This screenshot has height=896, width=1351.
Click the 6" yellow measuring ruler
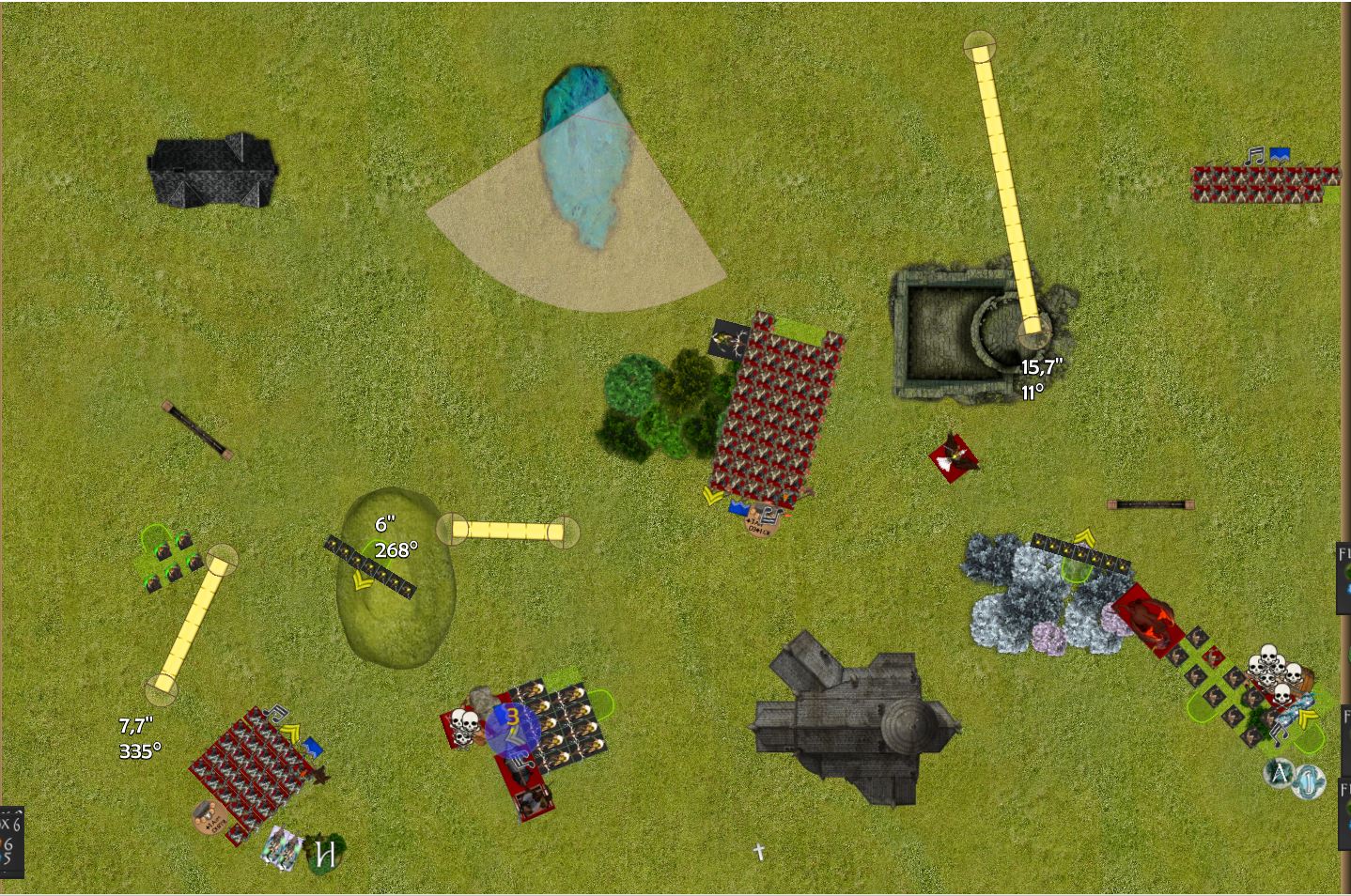click(x=507, y=531)
